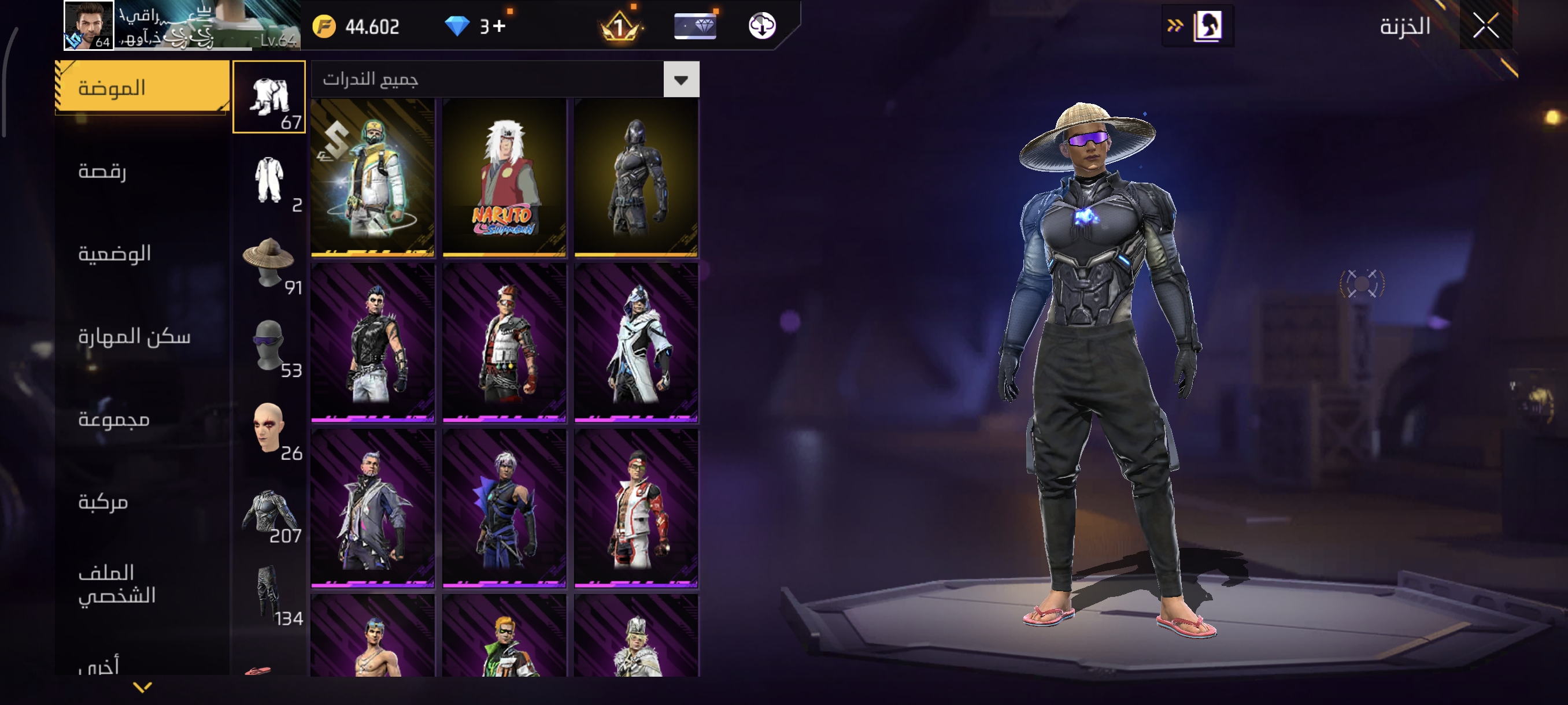Select the pants category showing 134
The height and width of the screenshot is (705, 1568).
click(269, 593)
